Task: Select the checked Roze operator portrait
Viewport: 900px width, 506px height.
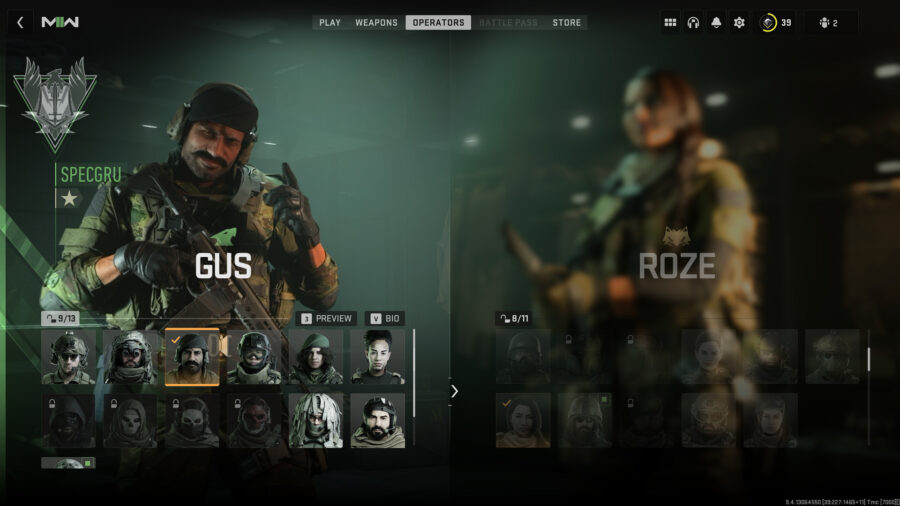Action: [x=523, y=420]
